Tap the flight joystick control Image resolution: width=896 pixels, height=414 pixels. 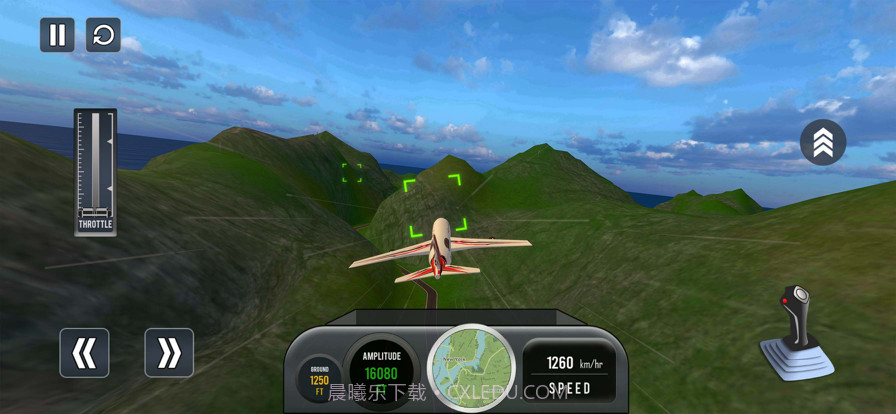click(x=797, y=332)
